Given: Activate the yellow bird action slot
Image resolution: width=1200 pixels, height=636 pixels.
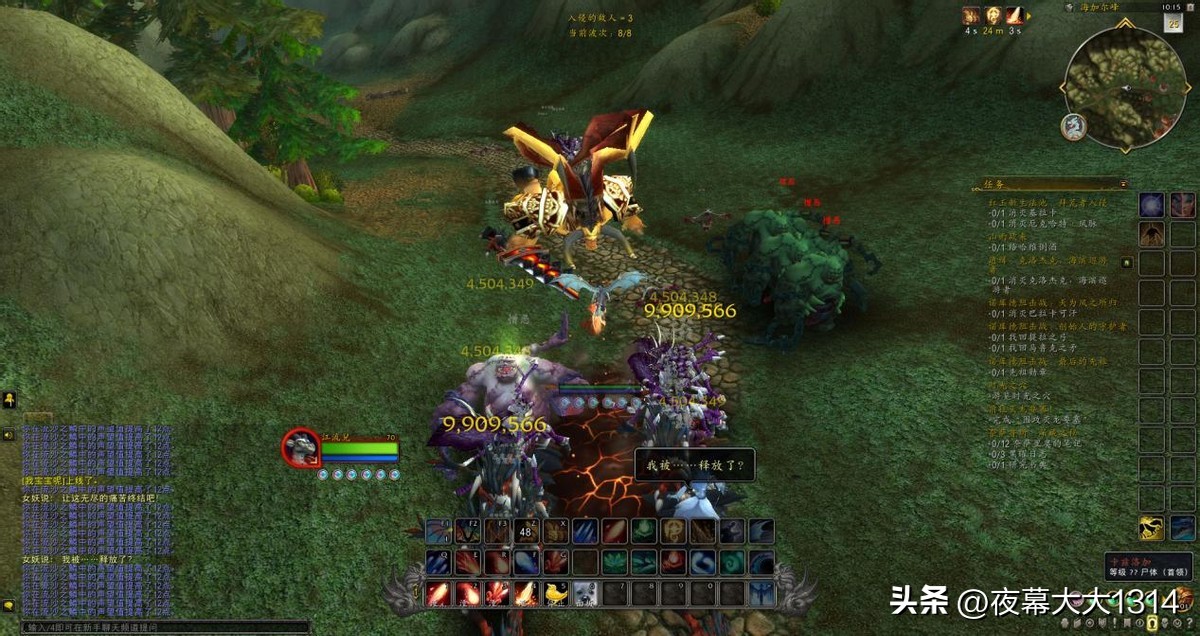Looking at the screenshot, I should tap(556, 594).
